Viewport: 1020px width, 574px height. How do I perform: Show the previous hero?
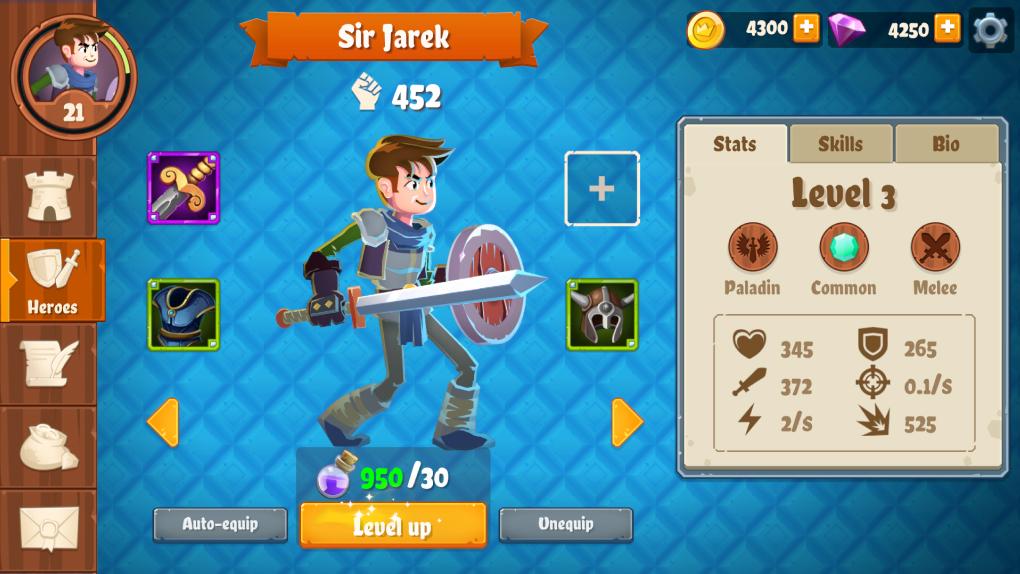pyautogui.click(x=163, y=422)
